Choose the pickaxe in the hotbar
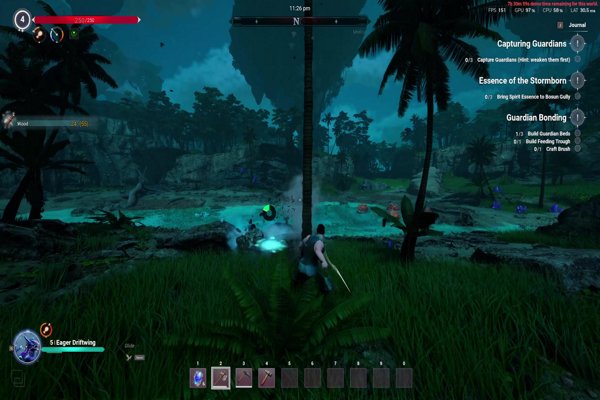The image size is (600, 400). point(244,377)
